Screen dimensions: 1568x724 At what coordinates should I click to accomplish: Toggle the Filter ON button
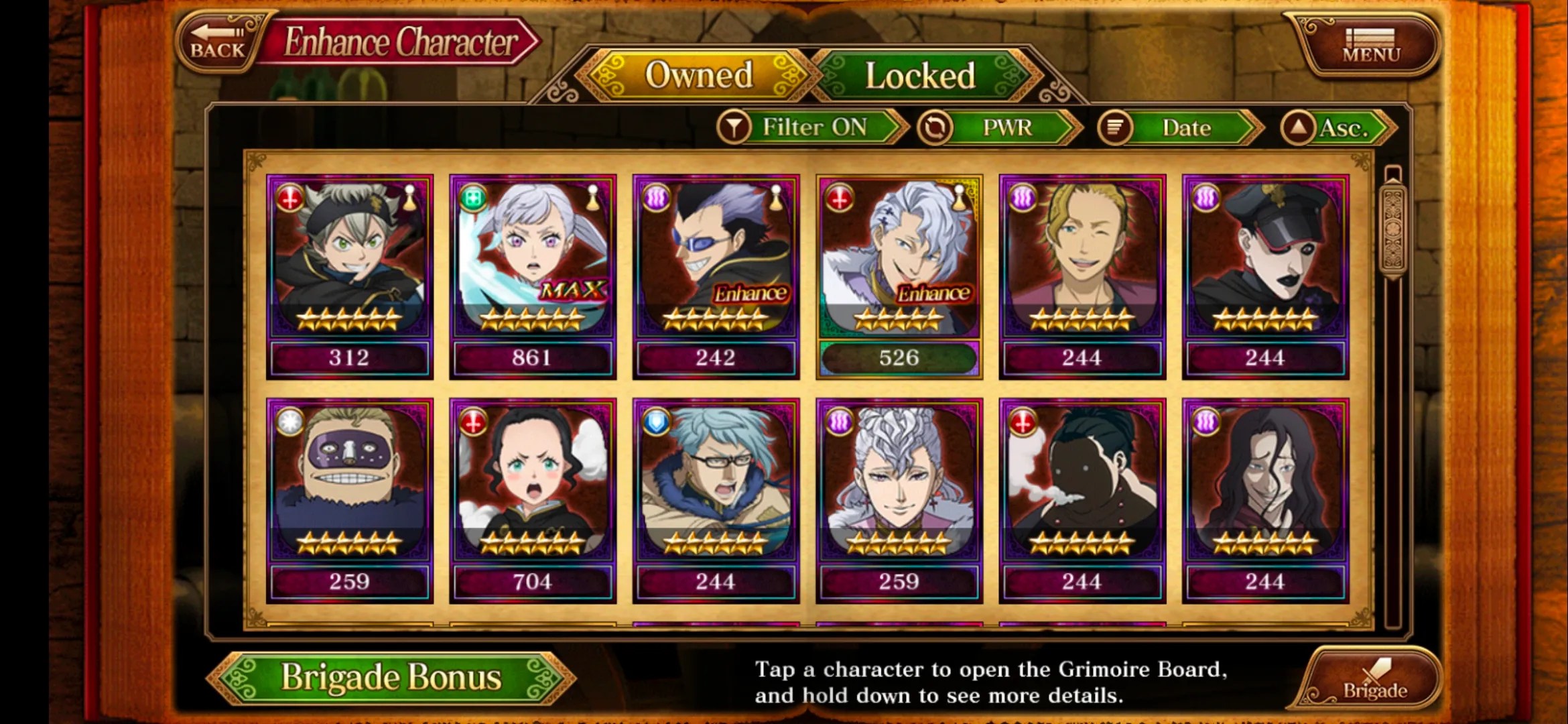[x=812, y=127]
